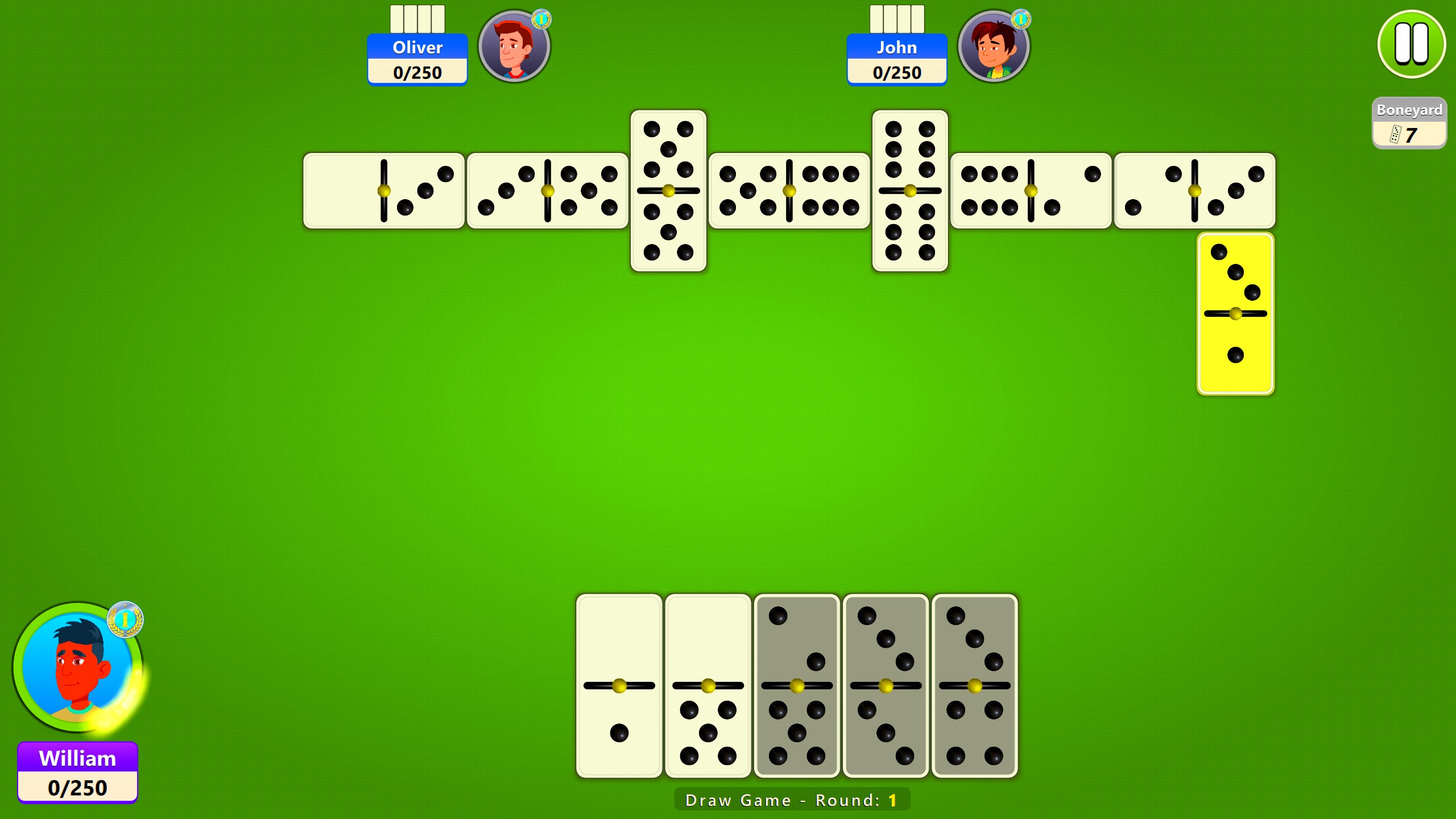Click the vertical double-six domino on the board
The image size is (1456, 819).
[910, 191]
